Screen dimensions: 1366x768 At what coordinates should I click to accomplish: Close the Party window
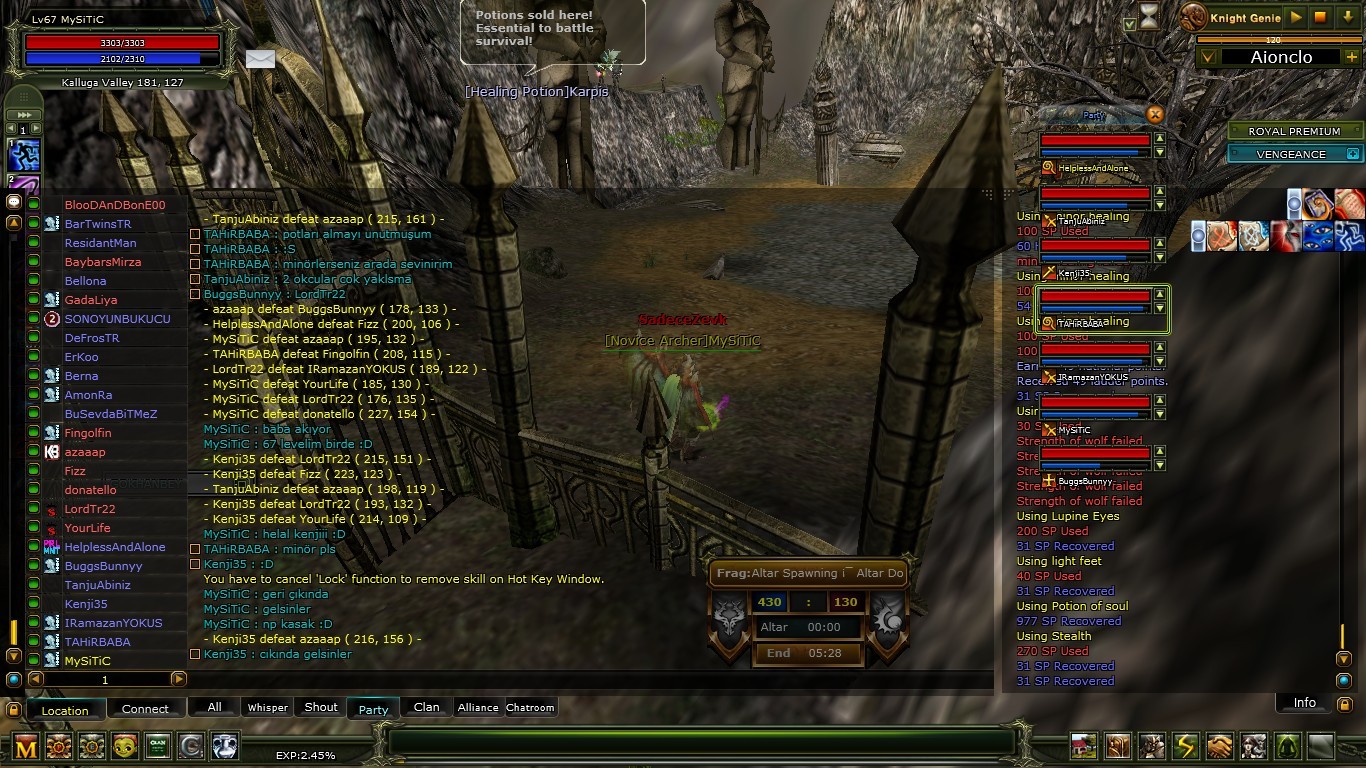click(1155, 114)
